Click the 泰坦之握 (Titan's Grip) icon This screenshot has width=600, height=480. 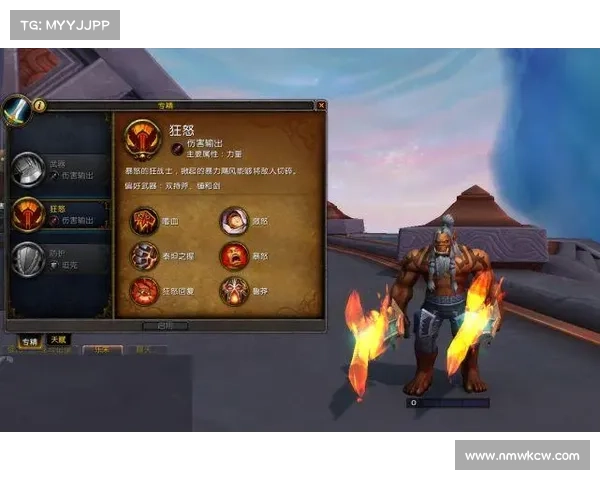click(144, 256)
